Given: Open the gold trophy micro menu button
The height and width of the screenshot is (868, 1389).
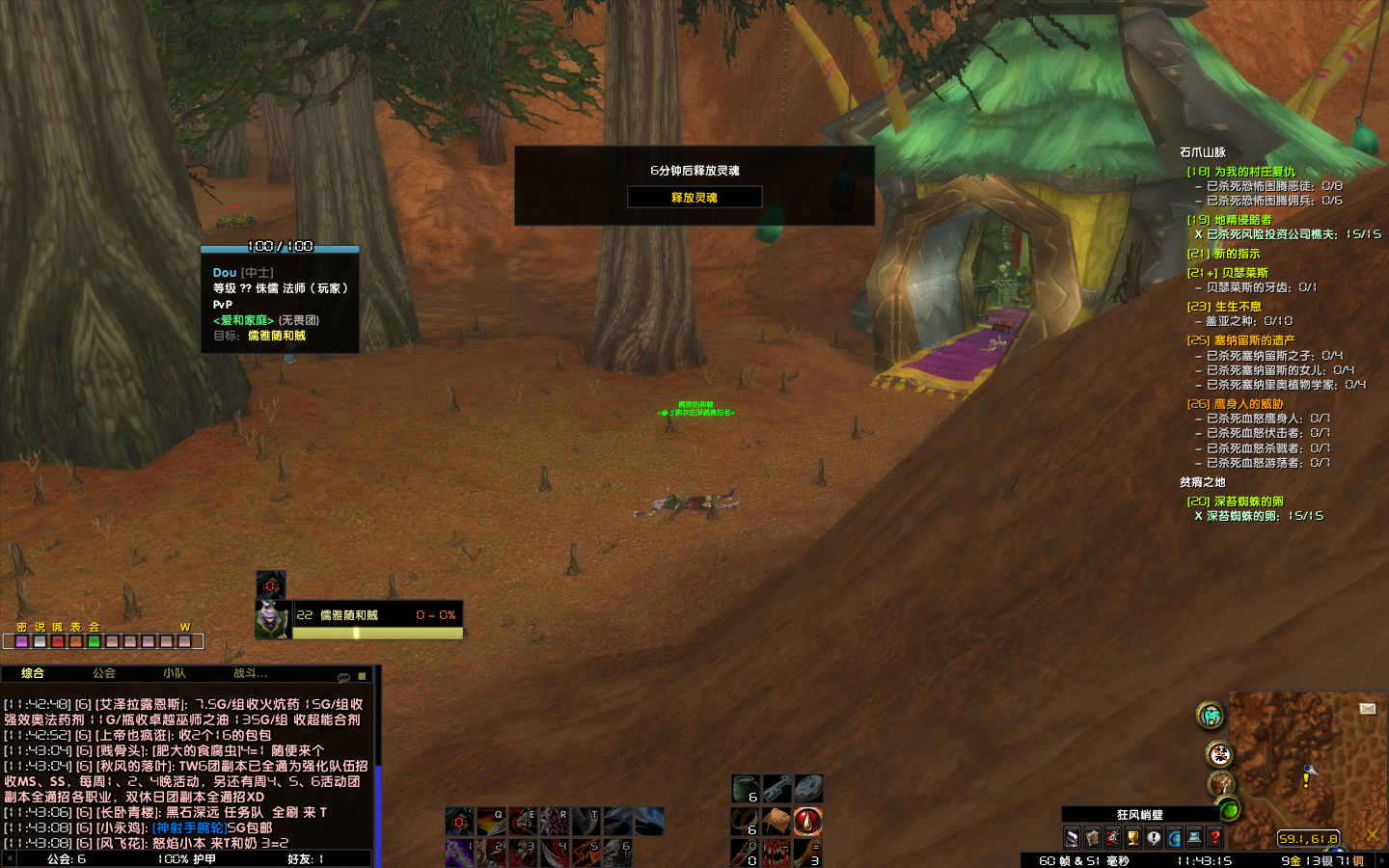Looking at the screenshot, I should (x=1133, y=838).
